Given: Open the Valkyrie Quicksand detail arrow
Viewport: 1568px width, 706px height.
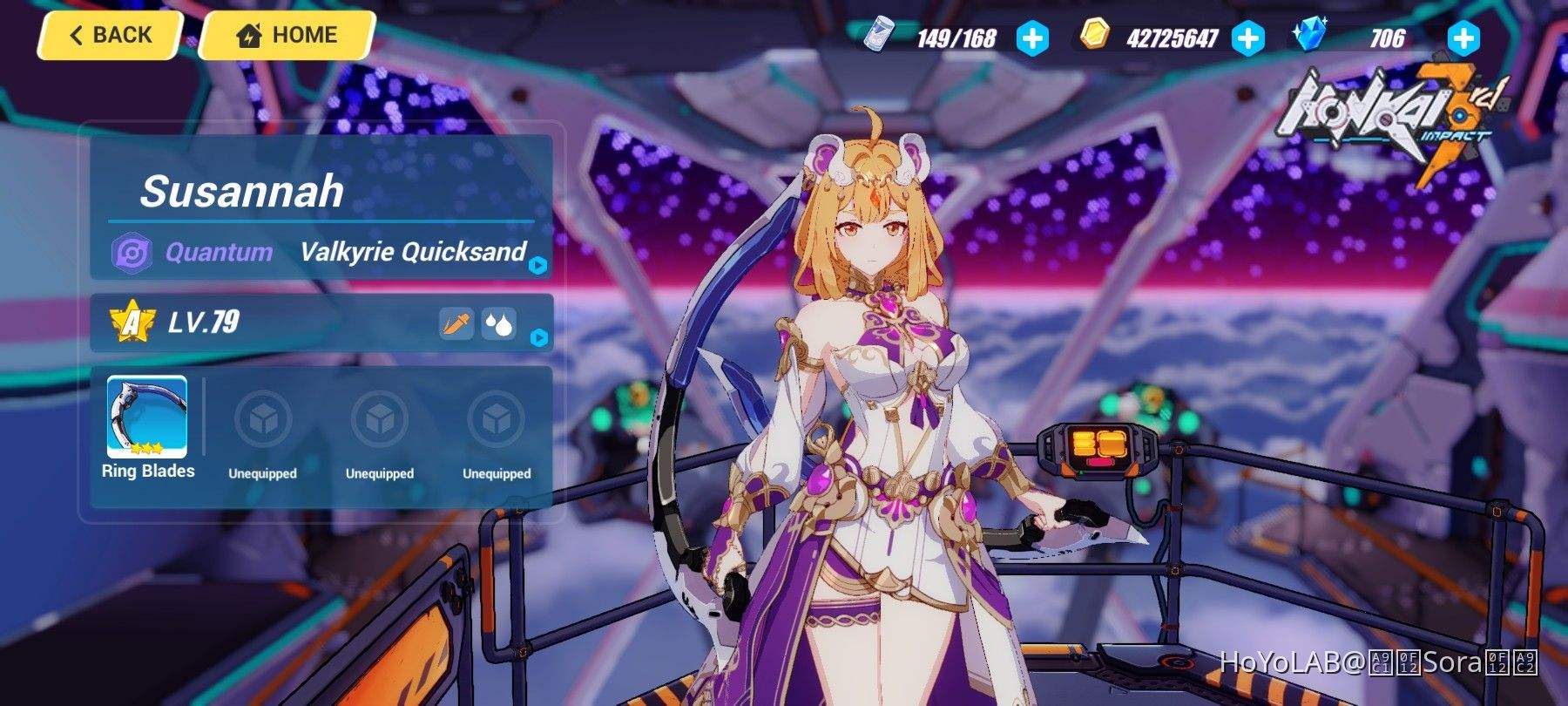Looking at the screenshot, I should [x=540, y=263].
